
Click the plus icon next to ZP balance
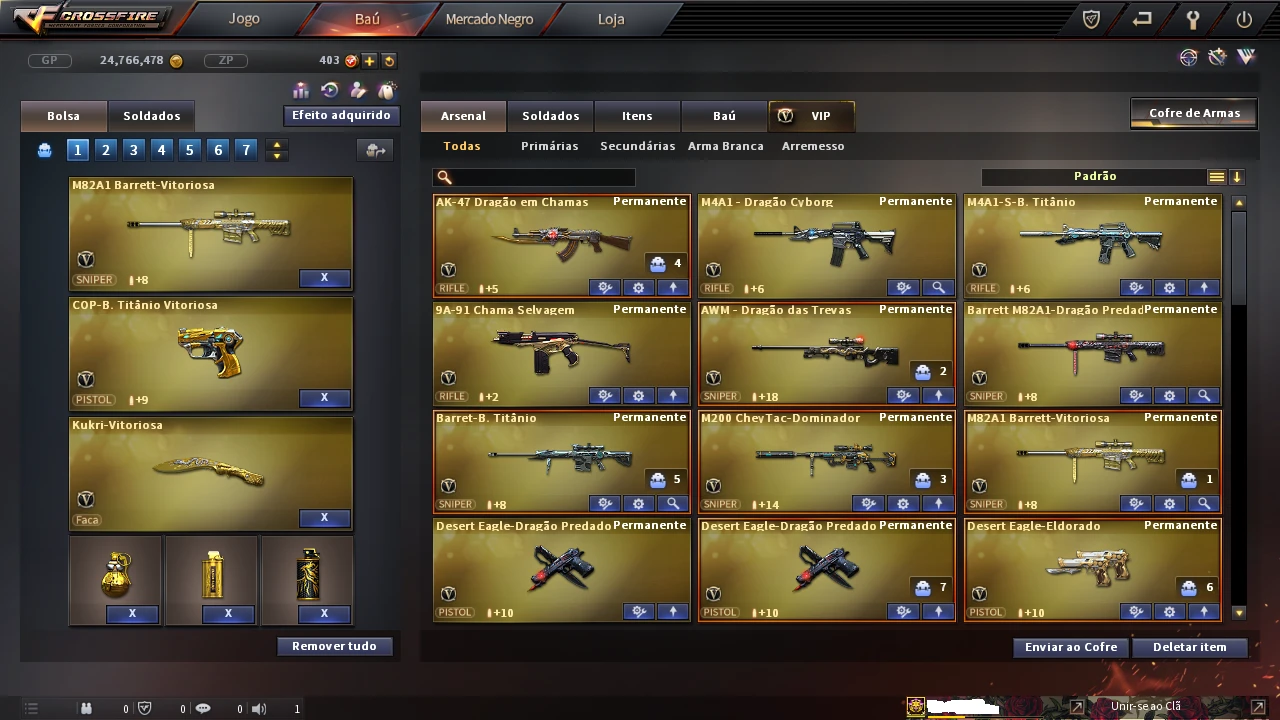tap(369, 60)
